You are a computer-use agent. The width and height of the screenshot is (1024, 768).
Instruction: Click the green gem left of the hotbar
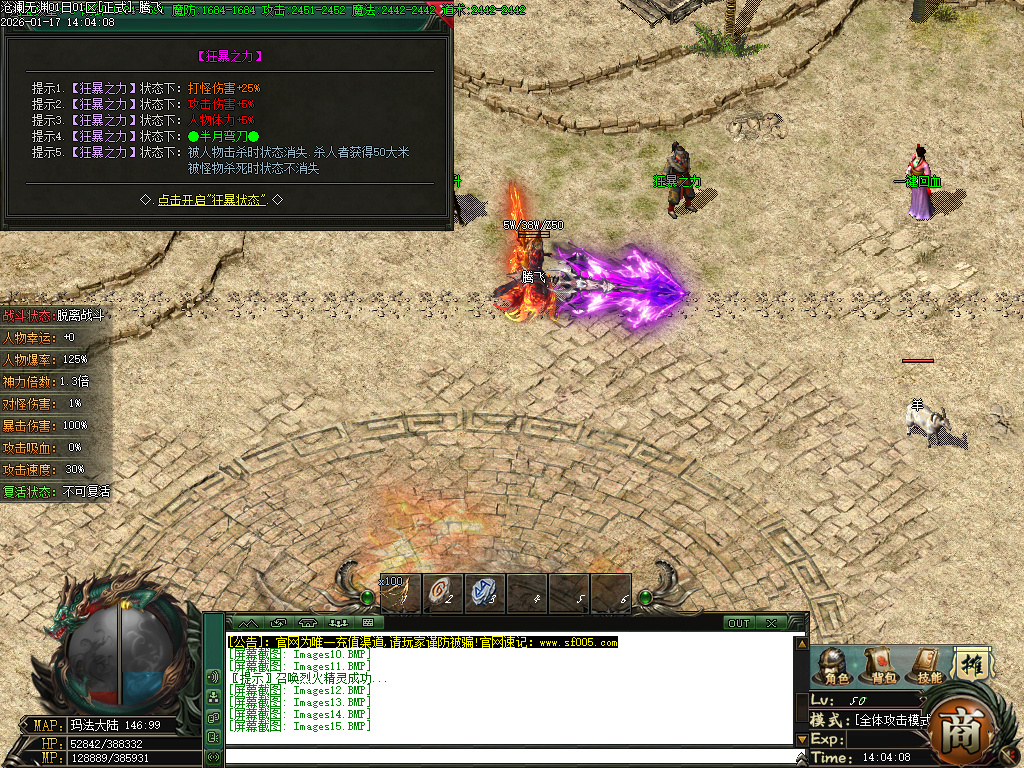click(x=367, y=598)
